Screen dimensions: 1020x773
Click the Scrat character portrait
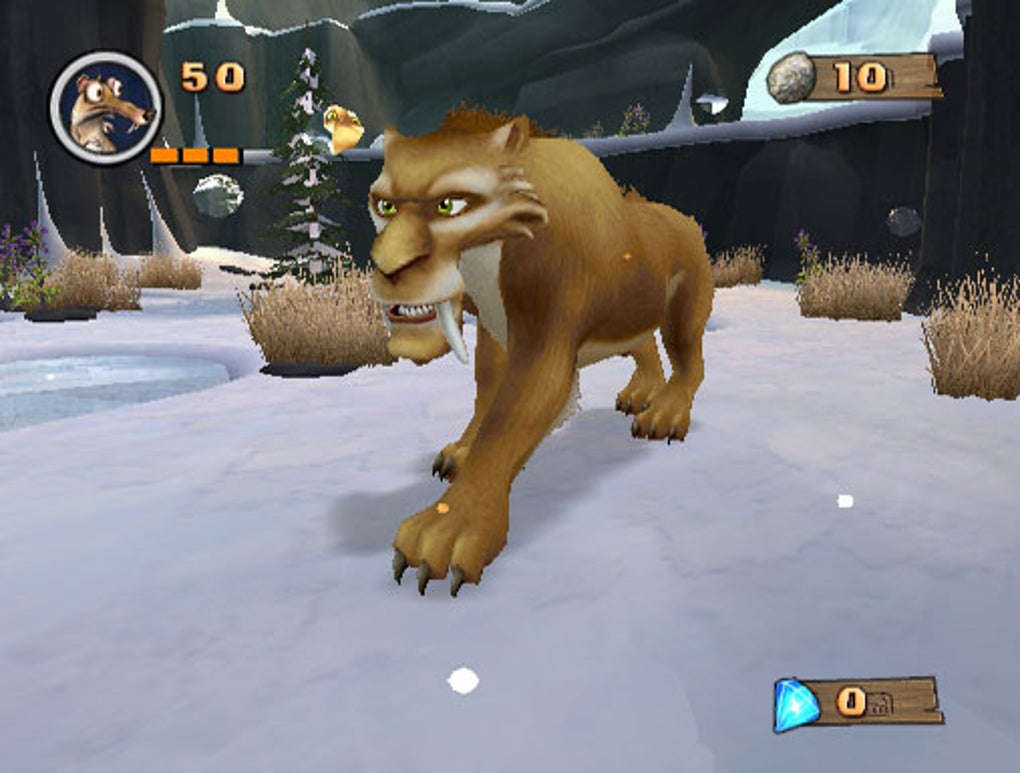[106, 108]
